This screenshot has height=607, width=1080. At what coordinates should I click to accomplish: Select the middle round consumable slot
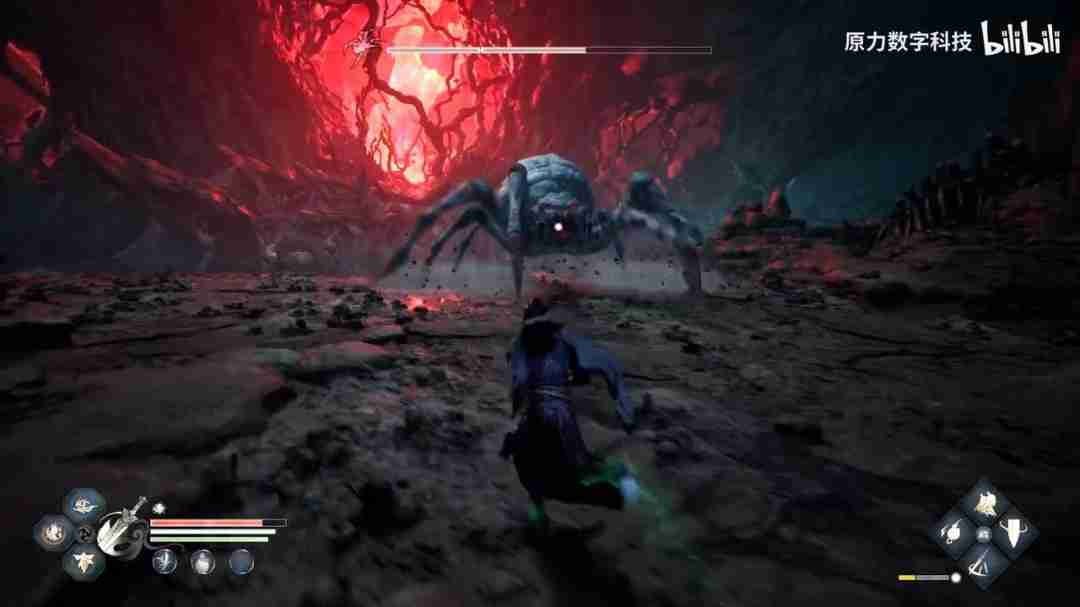point(203,561)
